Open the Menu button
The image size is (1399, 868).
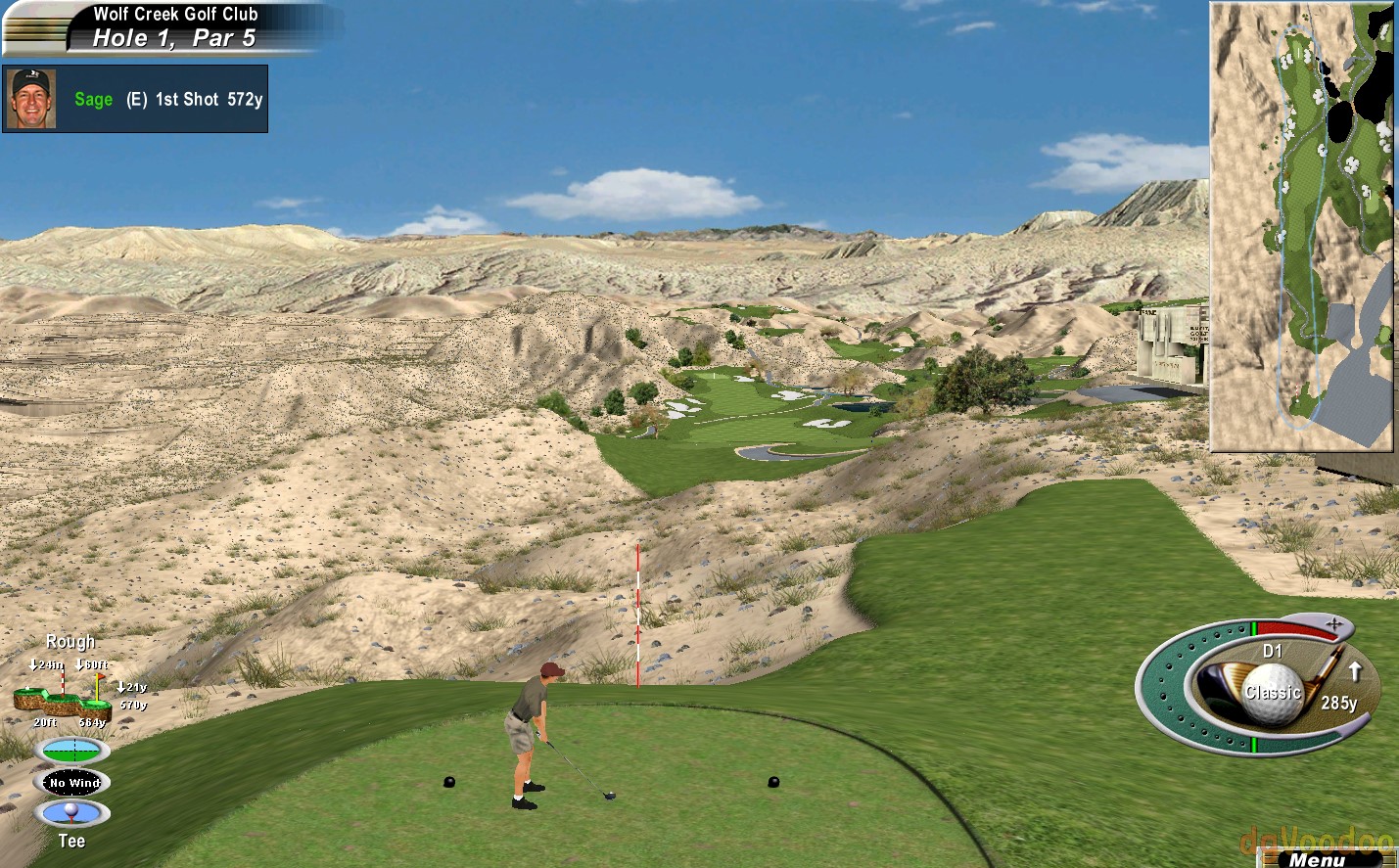pos(1318,859)
